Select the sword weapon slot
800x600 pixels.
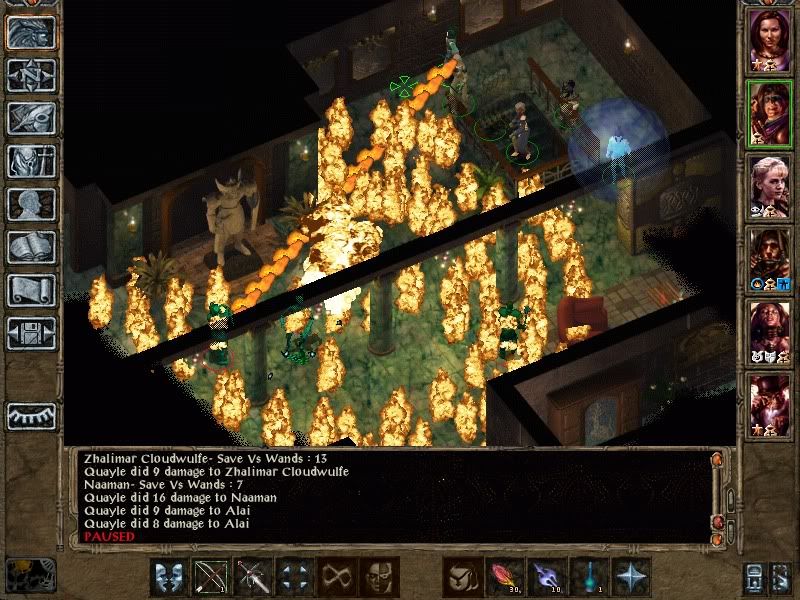click(x=253, y=577)
